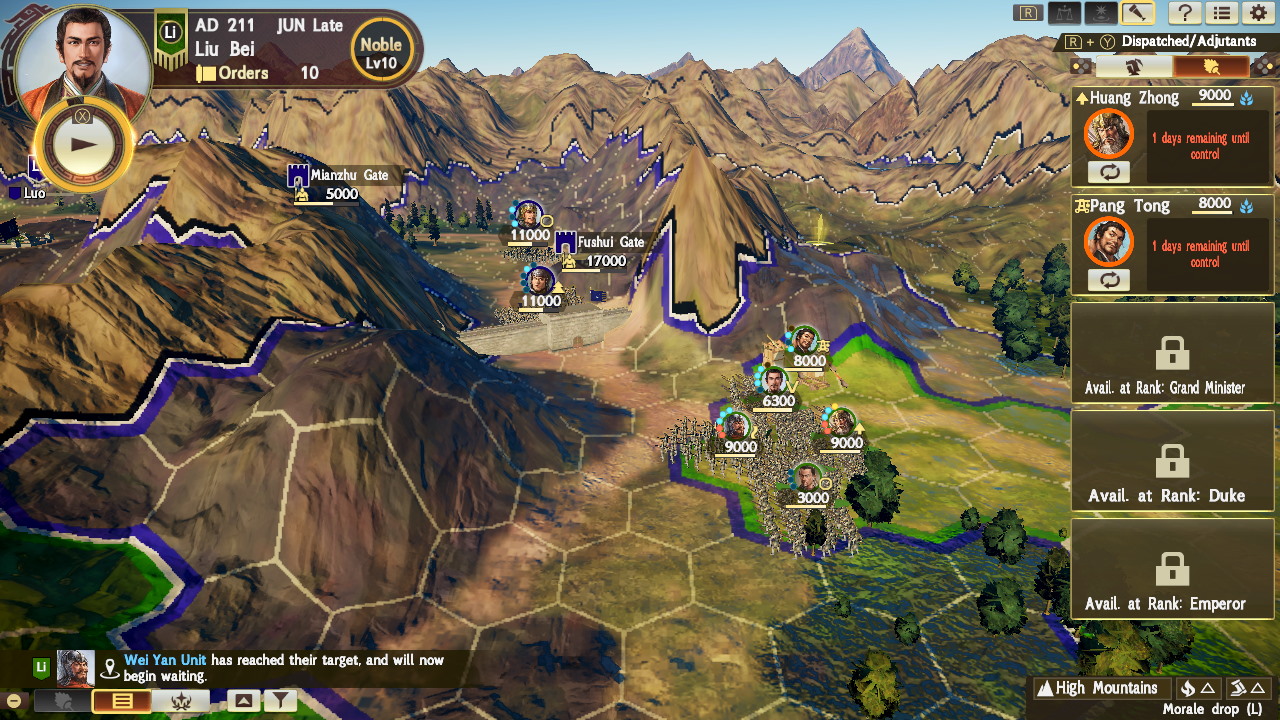
Task: Toggle the message log list view button
Action: point(122,701)
